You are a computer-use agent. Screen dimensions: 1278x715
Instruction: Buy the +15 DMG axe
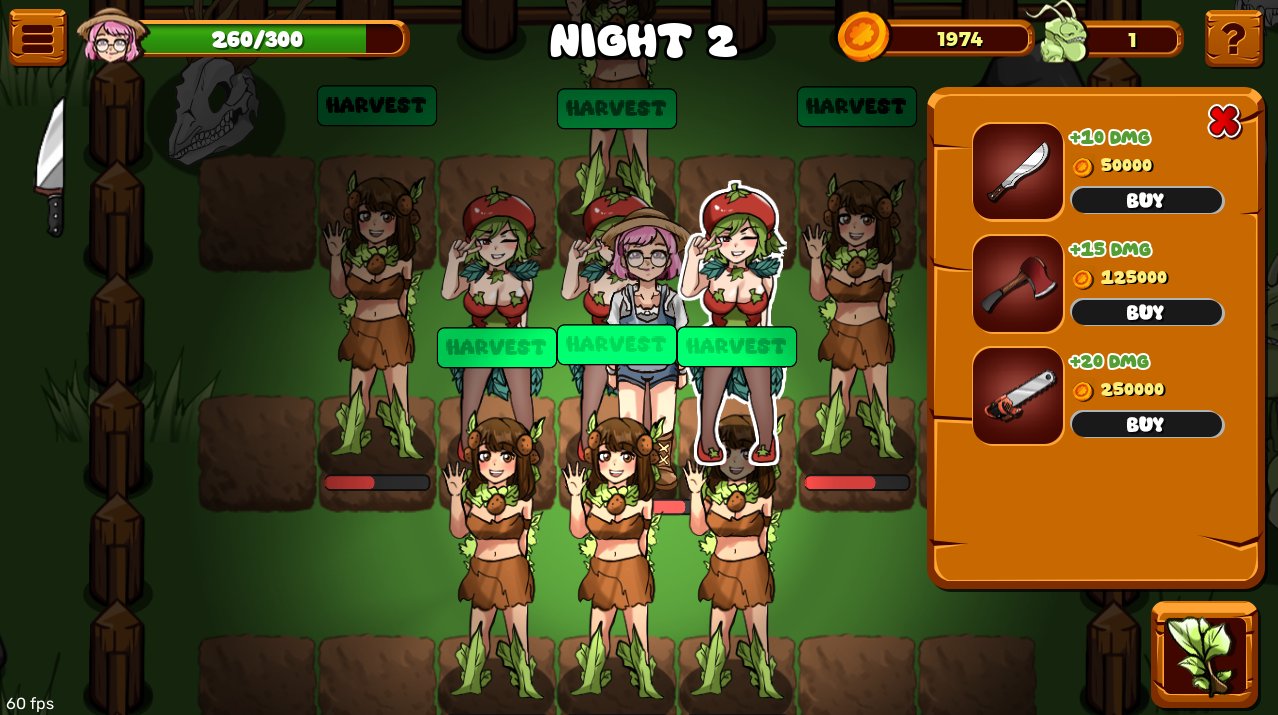point(1146,312)
